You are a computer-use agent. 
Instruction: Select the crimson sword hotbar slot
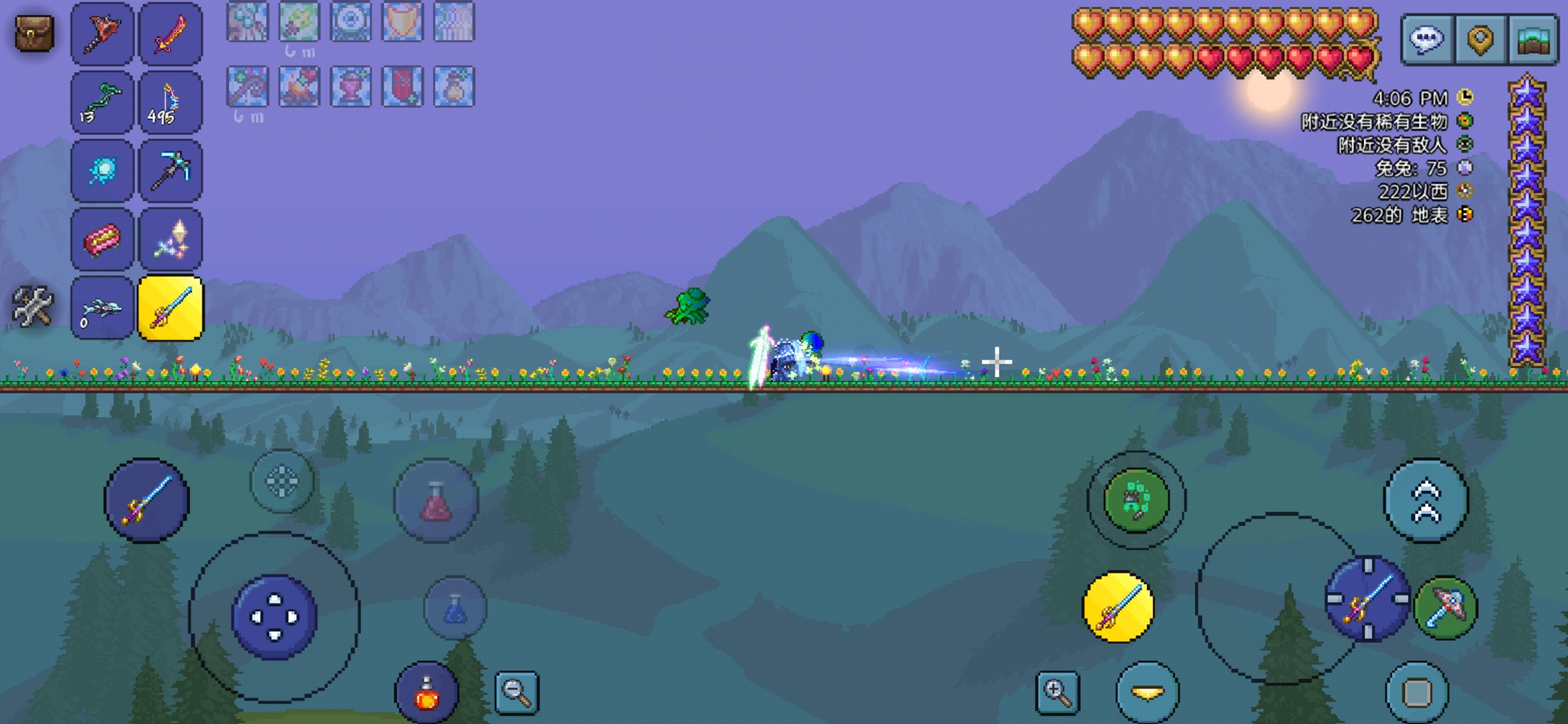(170, 34)
